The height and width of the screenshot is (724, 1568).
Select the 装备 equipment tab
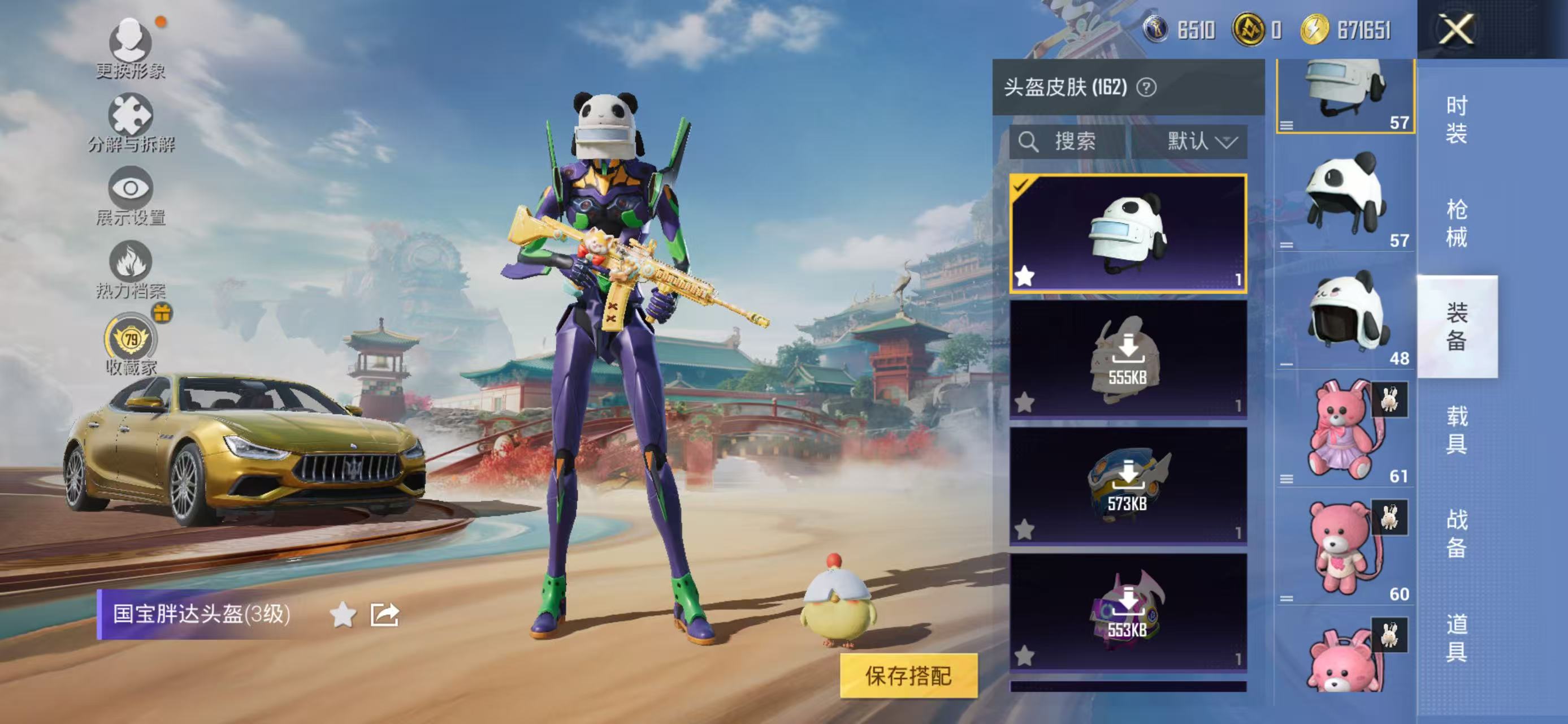coord(1456,326)
